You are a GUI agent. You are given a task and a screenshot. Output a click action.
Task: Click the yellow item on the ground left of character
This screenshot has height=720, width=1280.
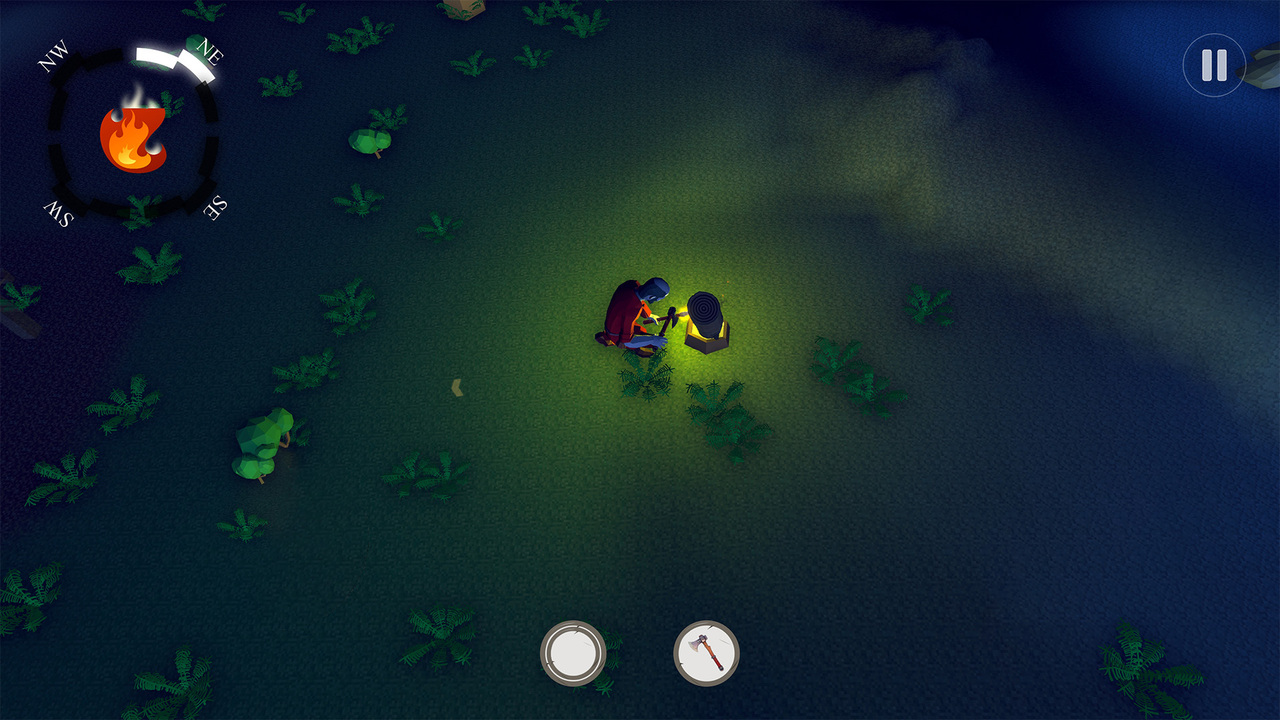(459, 388)
